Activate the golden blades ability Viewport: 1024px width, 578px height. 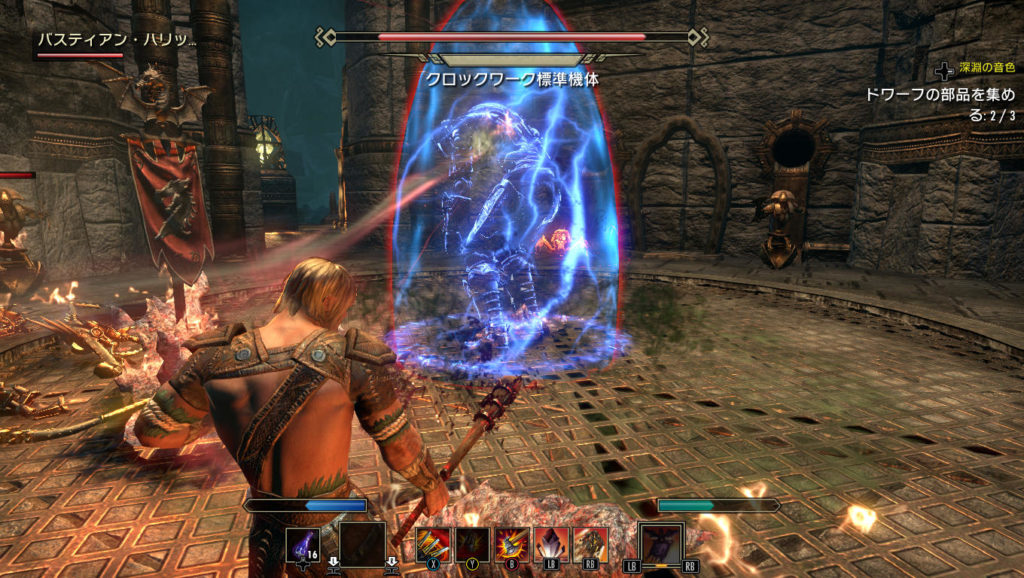click(x=433, y=544)
